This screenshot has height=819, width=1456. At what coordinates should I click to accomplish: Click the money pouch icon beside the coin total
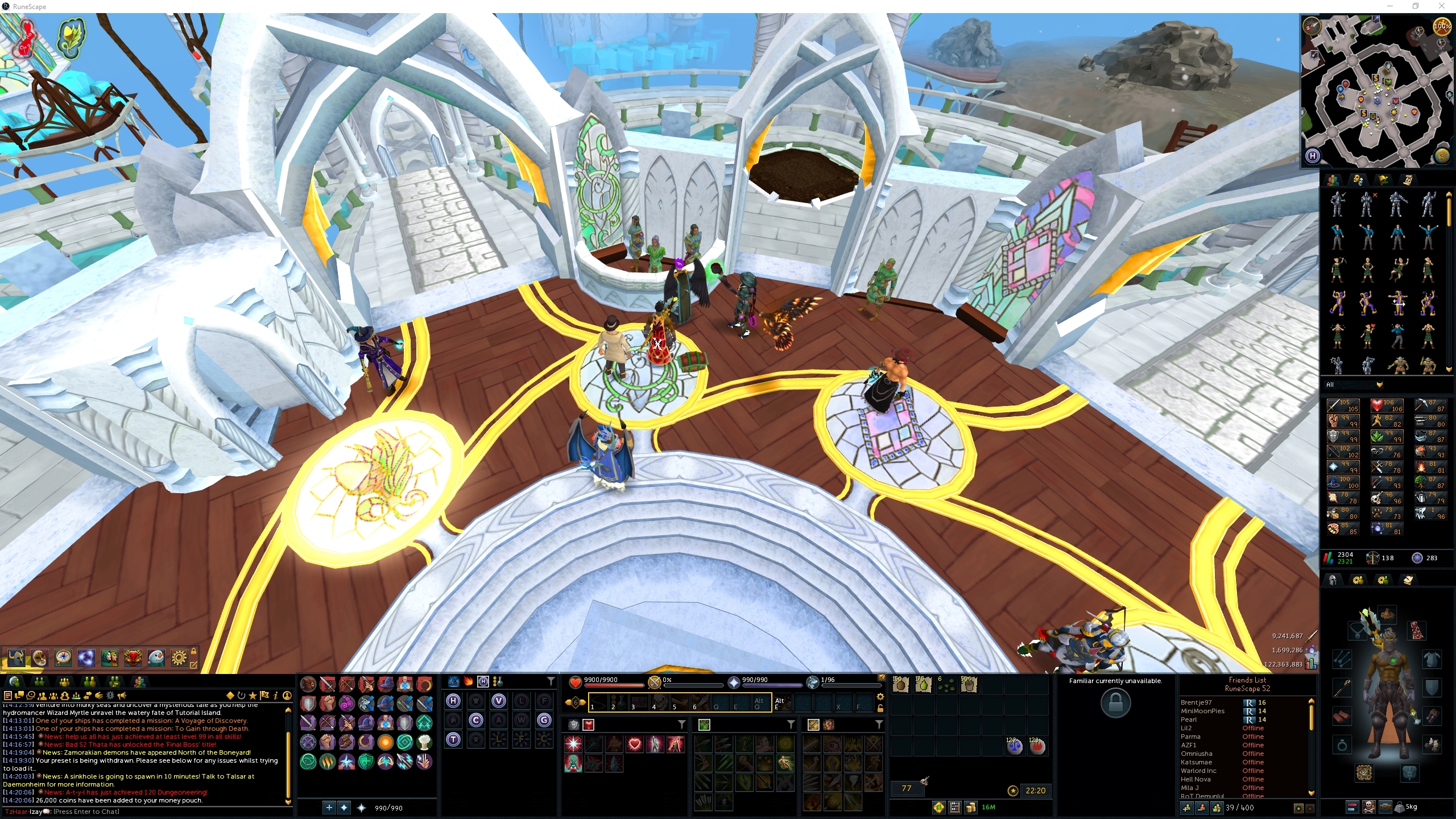pyautogui.click(x=971, y=807)
